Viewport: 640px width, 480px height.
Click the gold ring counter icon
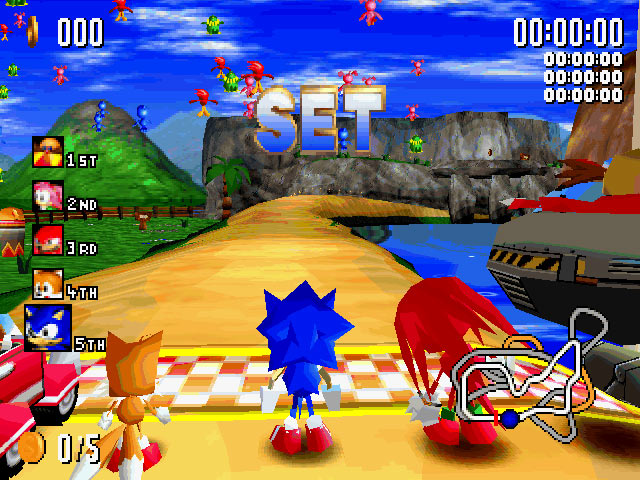pyautogui.click(x=33, y=29)
